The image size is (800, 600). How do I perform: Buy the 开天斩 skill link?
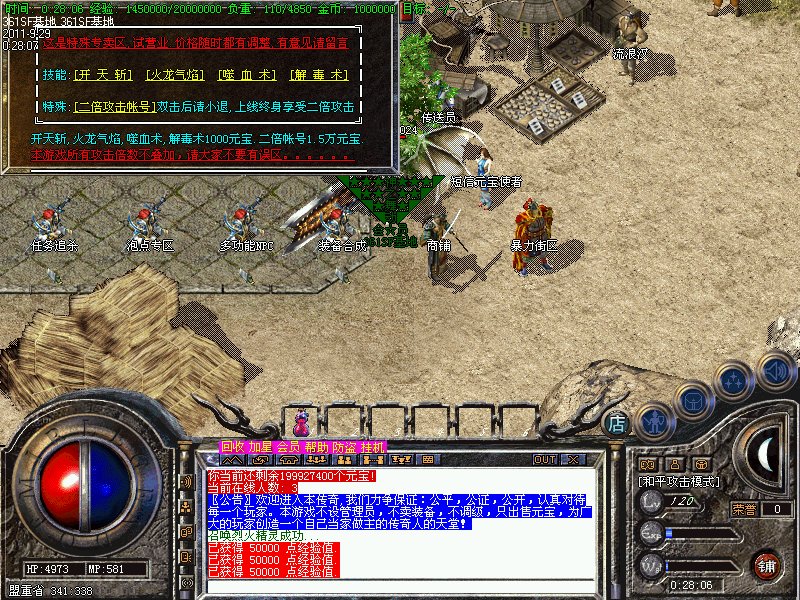(x=102, y=75)
